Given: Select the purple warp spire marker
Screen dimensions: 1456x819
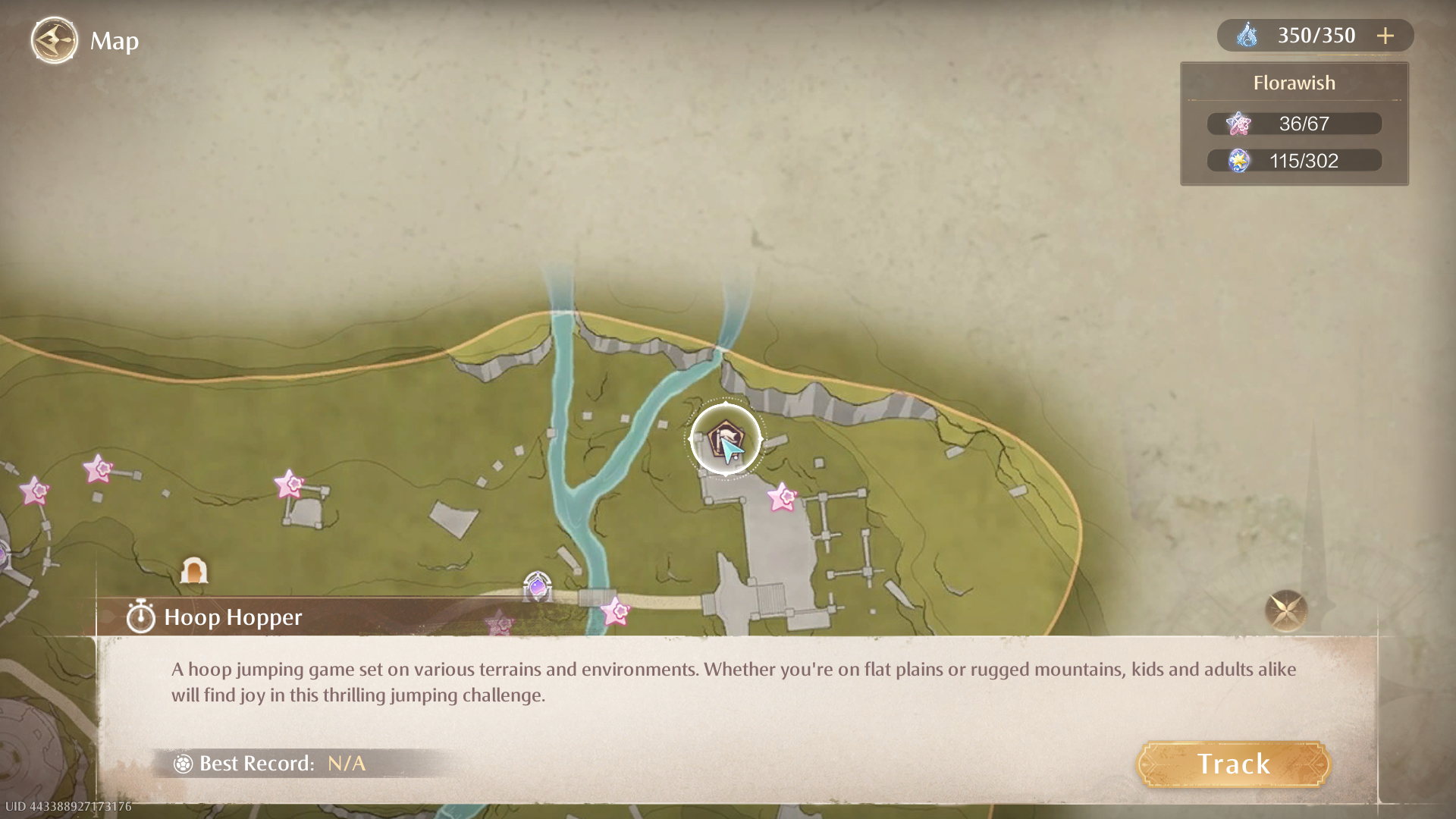Looking at the screenshot, I should point(538,586).
